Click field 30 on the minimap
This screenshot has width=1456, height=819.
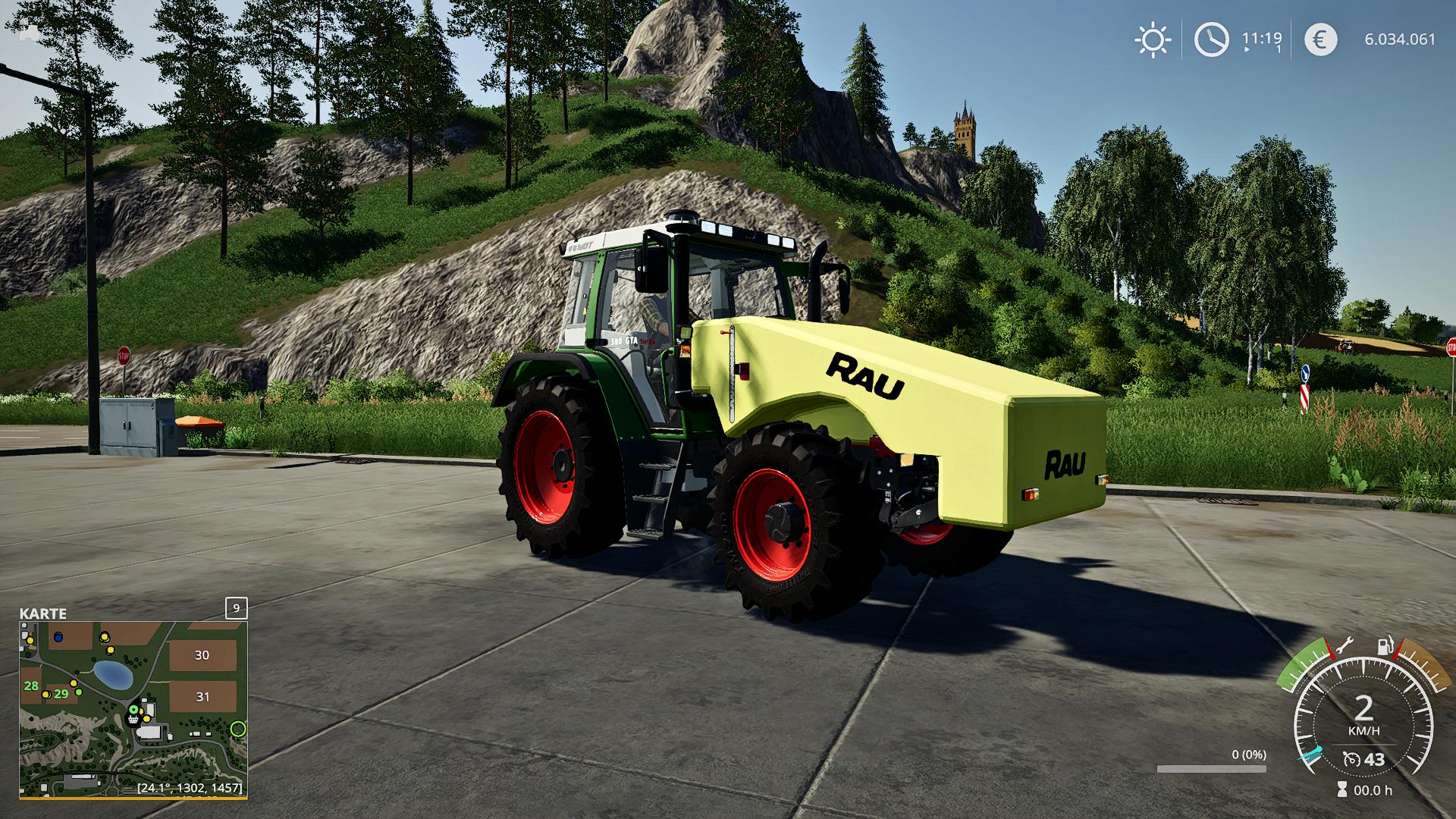[202, 655]
